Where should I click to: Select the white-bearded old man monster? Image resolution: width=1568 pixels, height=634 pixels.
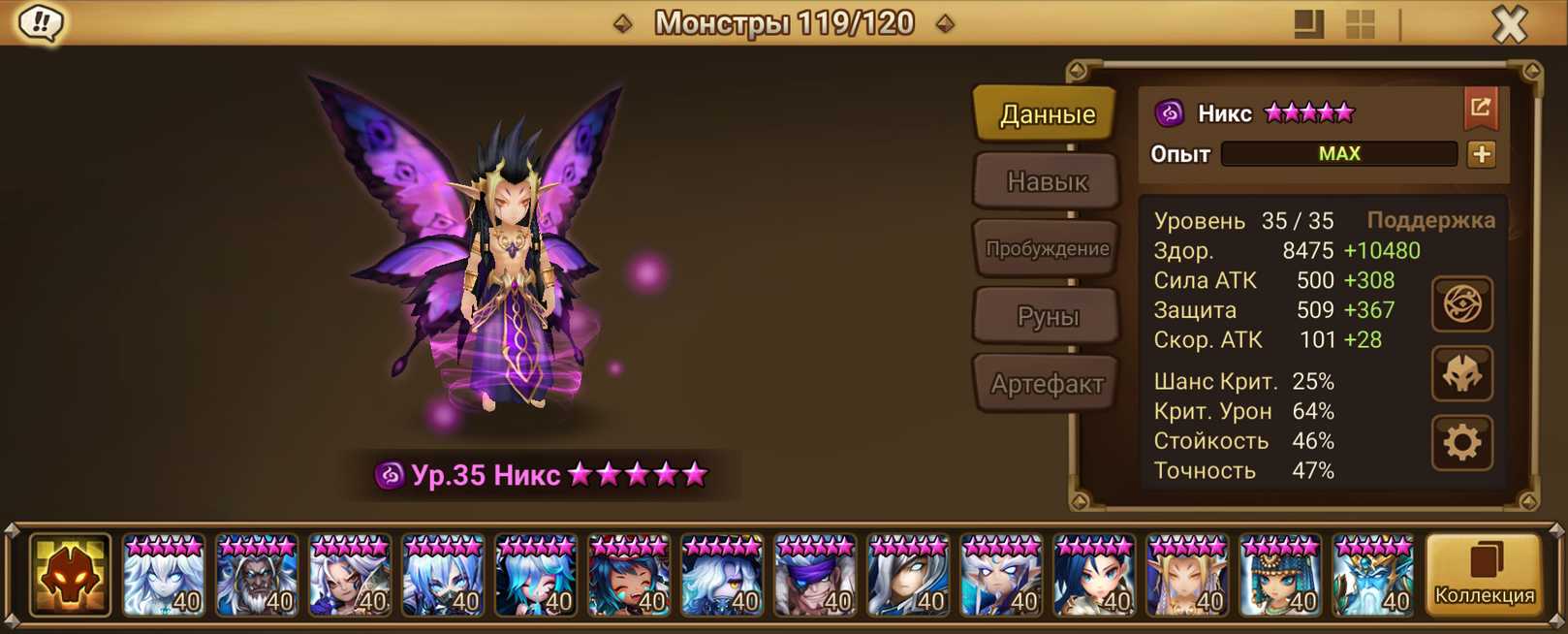(256, 576)
